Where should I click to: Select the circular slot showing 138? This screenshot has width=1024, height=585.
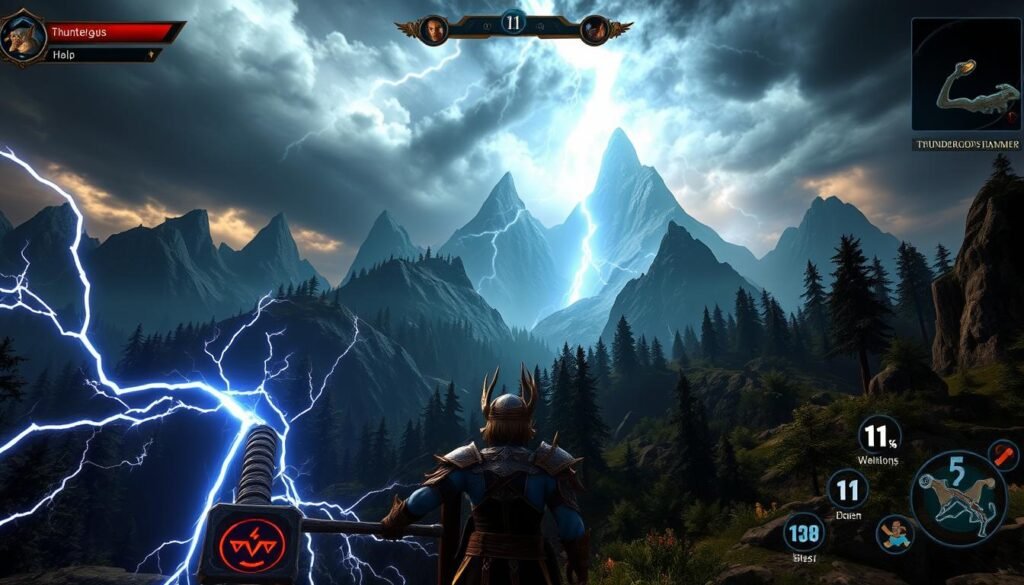[803, 533]
